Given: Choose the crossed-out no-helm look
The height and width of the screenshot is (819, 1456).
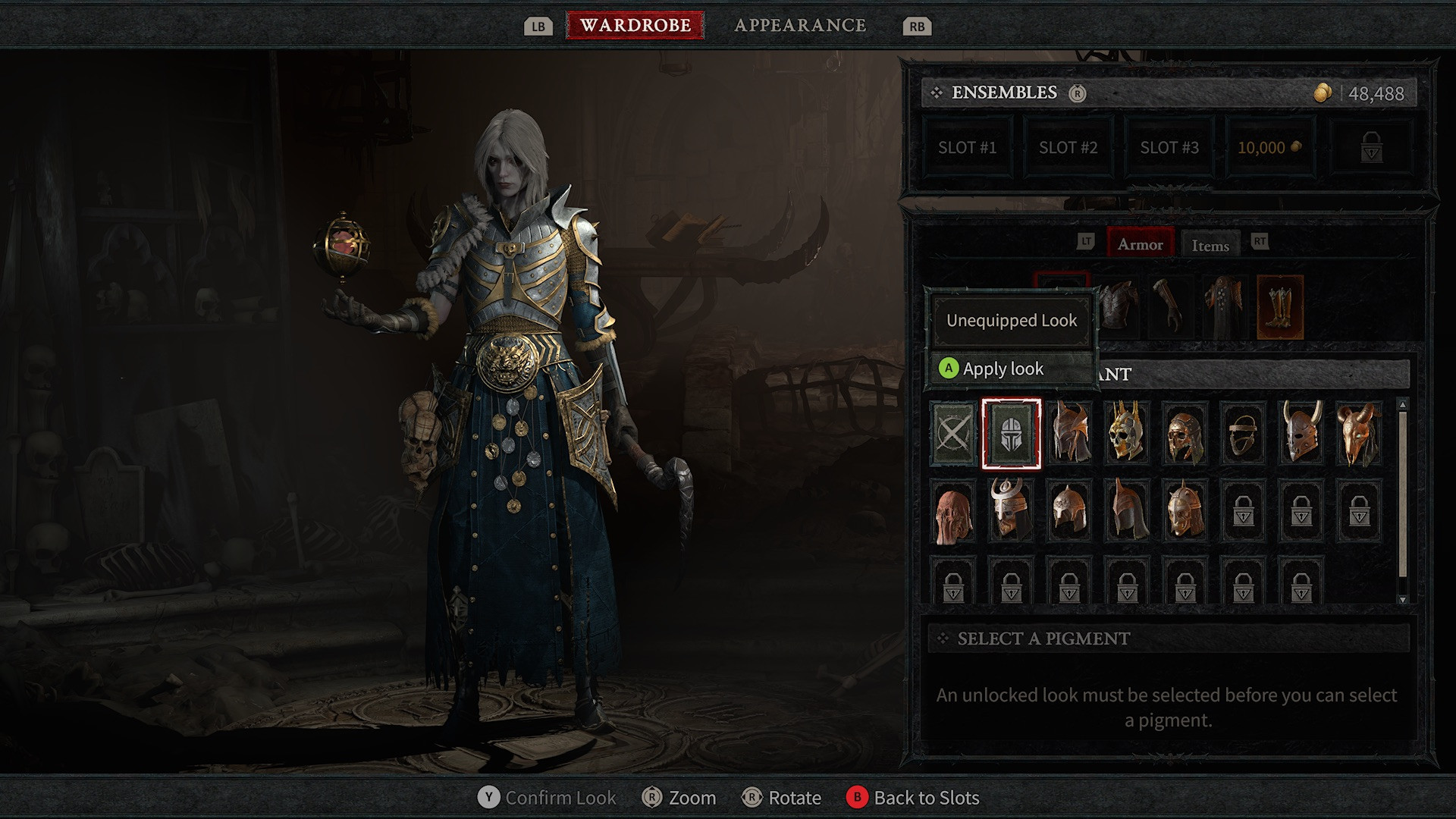Looking at the screenshot, I should coord(953,434).
